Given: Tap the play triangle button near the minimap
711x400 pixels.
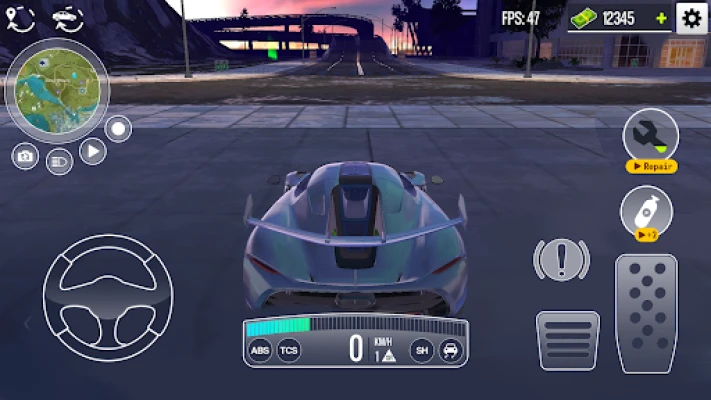Looking at the screenshot, I should 92,152.
